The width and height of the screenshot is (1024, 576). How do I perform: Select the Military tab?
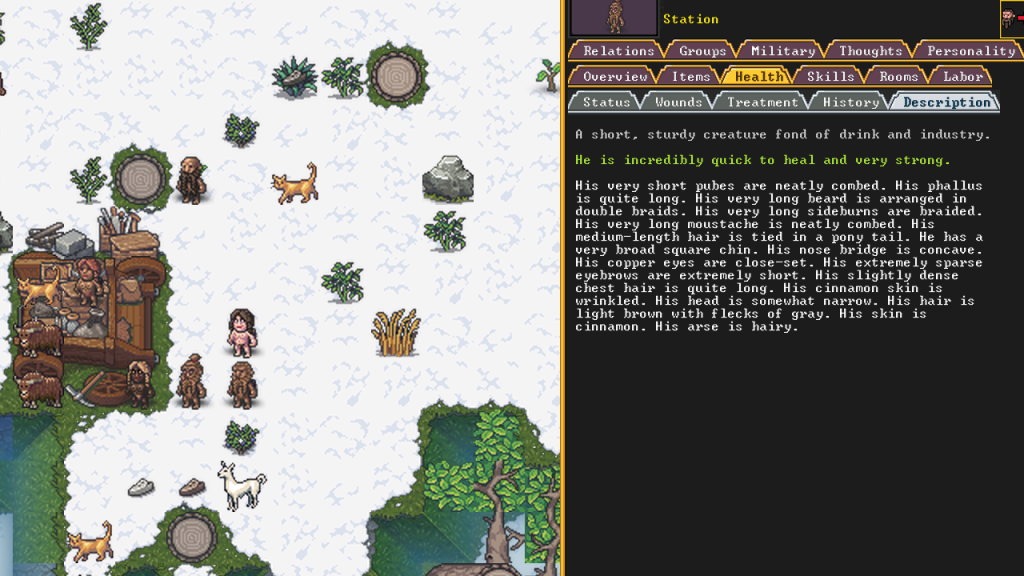tap(783, 51)
